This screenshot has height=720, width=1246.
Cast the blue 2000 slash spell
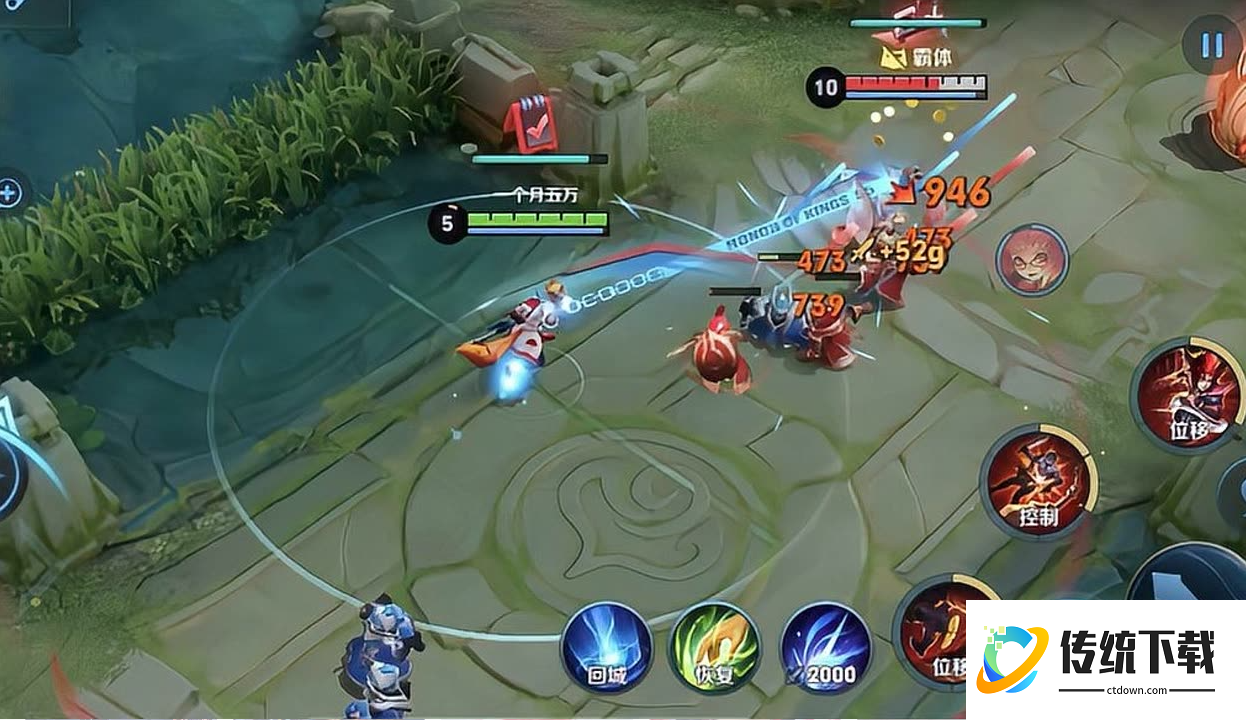click(x=825, y=648)
